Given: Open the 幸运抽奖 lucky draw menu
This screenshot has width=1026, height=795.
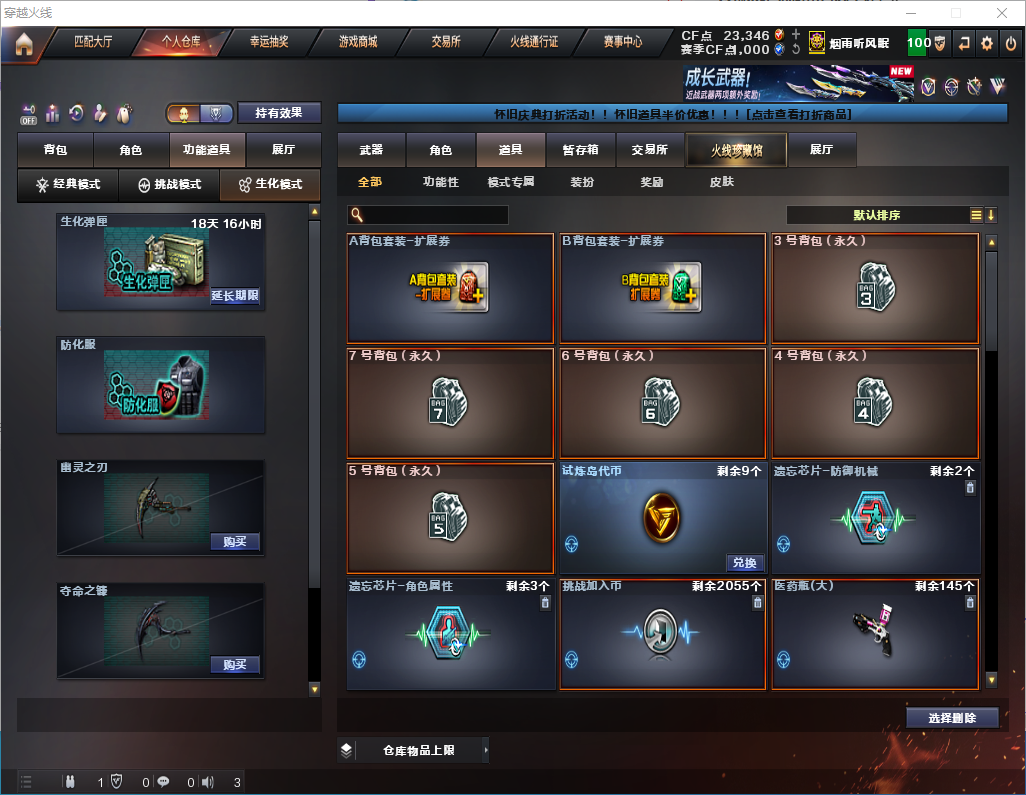Looking at the screenshot, I should 269,43.
